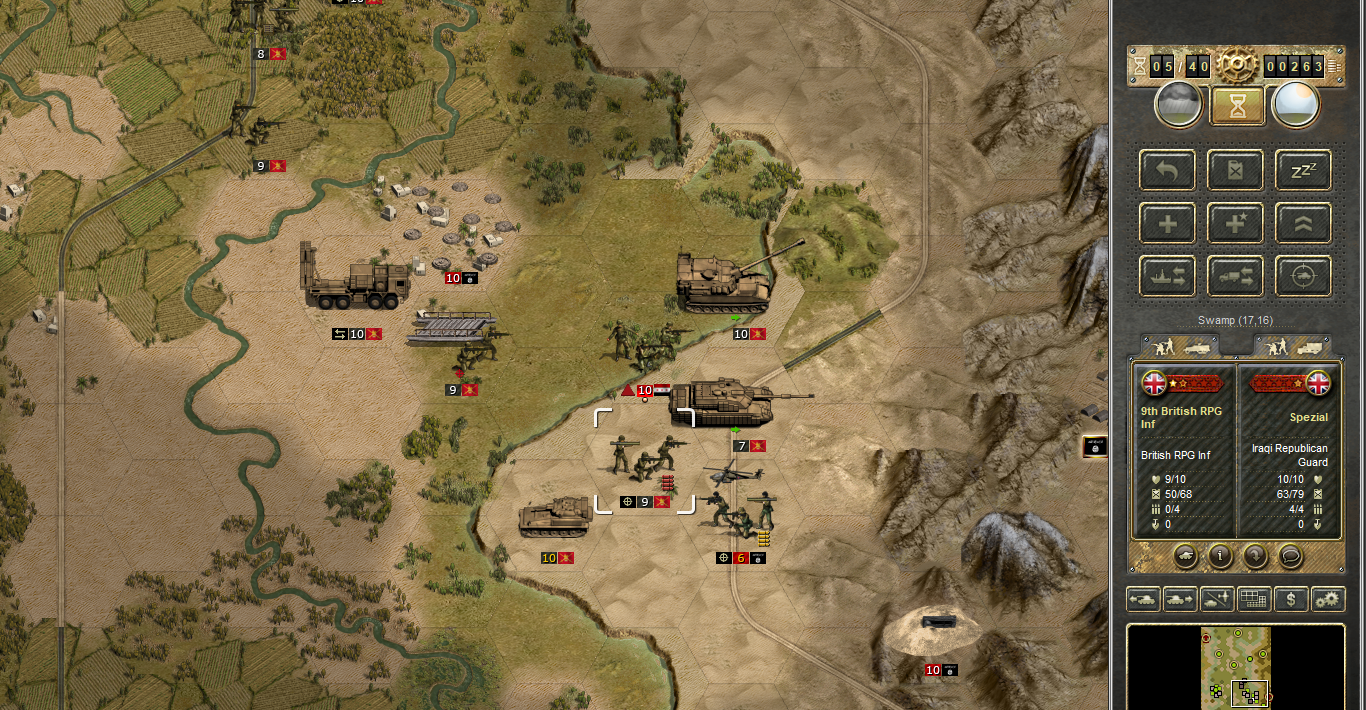Toggle truck transport mount button
The height and width of the screenshot is (710, 1366).
[1236, 276]
